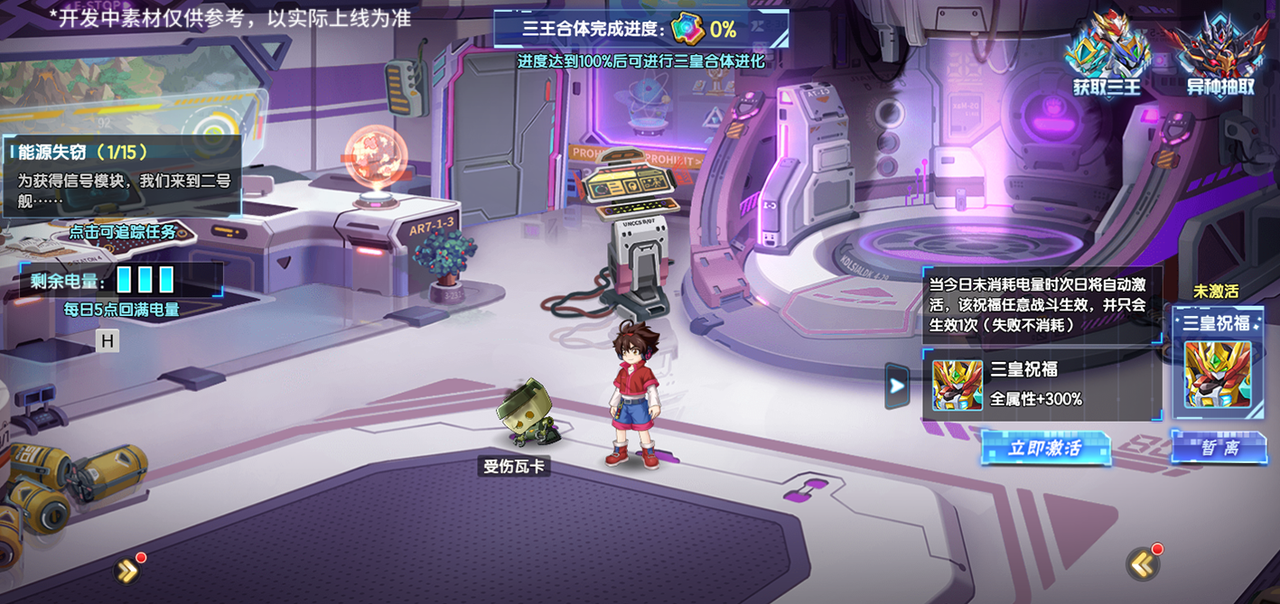This screenshot has width=1280, height=604.
Task: Collapse the blessing panel with the arrow tab
Action: tap(897, 385)
